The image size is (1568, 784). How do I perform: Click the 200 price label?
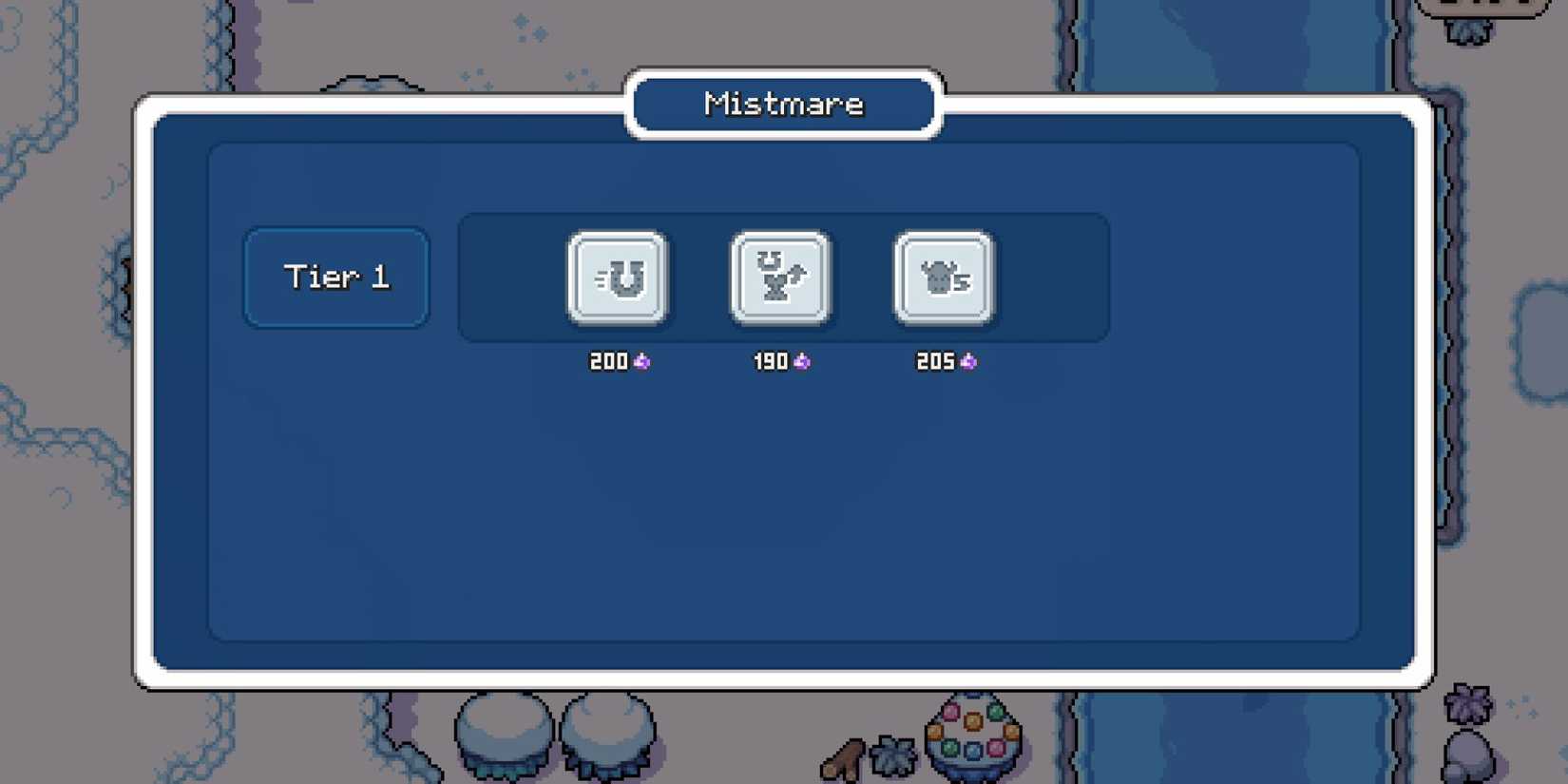click(x=606, y=361)
